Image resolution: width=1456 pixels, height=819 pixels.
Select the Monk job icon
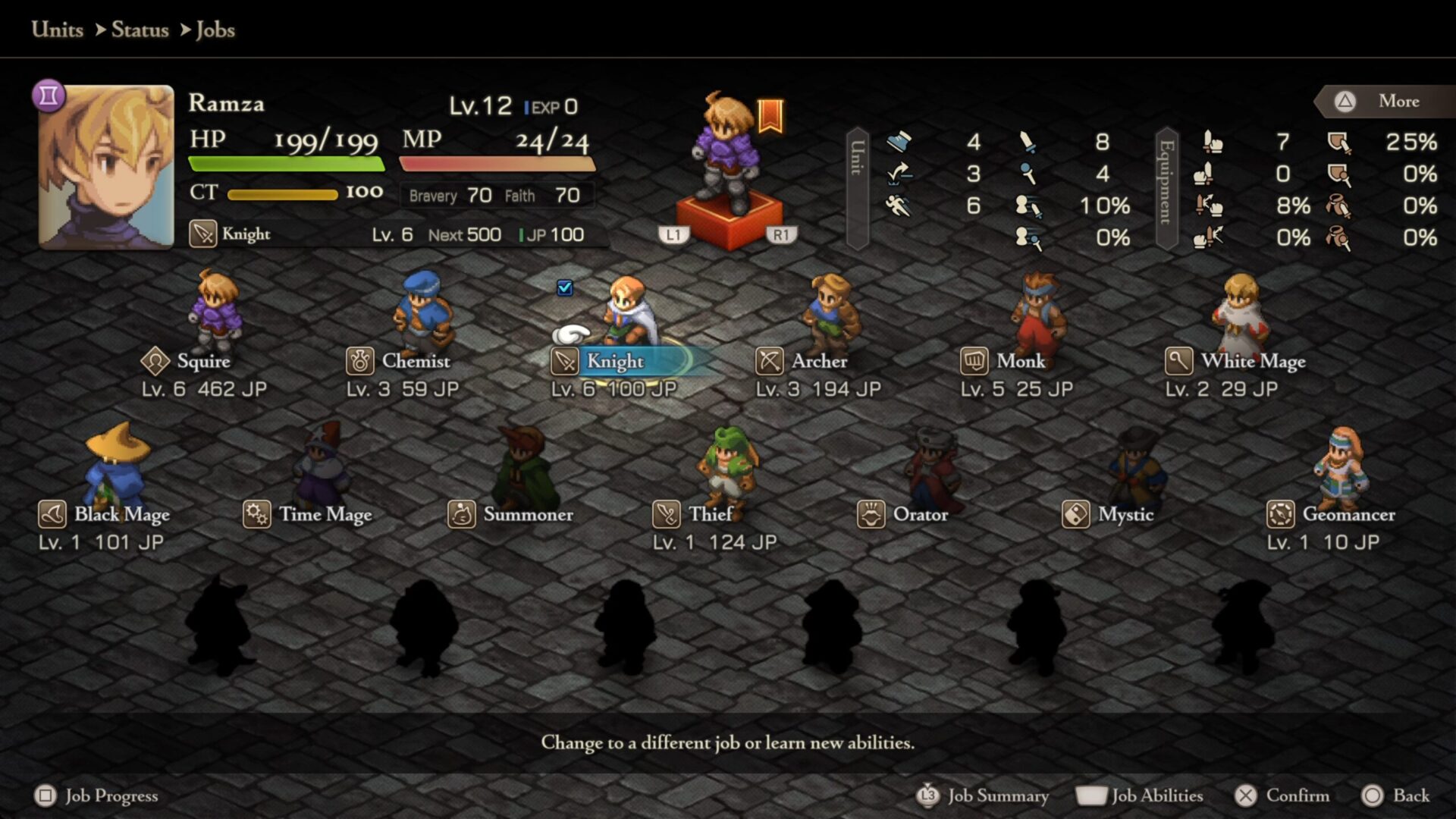coord(974,362)
